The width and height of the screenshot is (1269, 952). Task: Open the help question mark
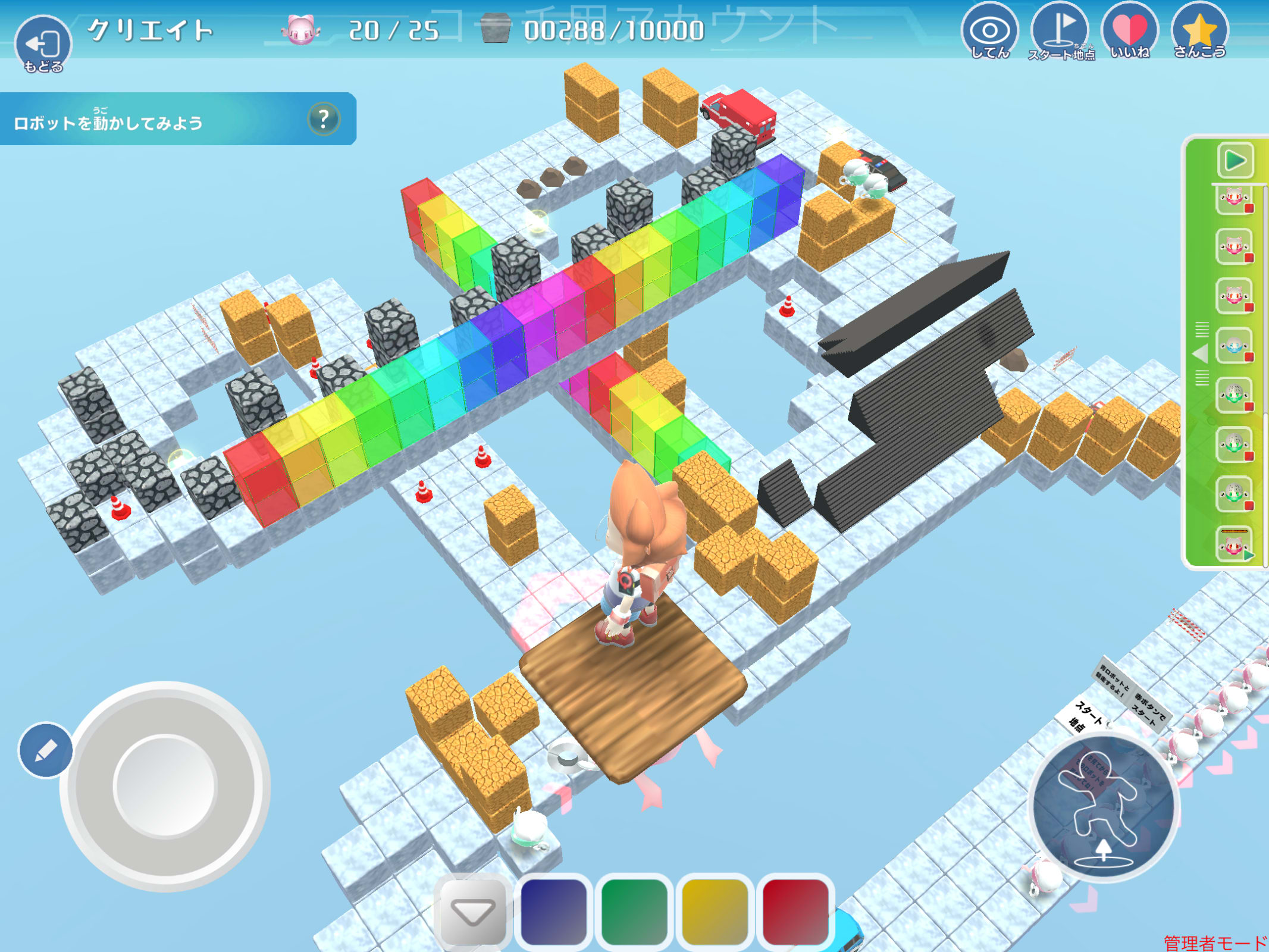324,119
